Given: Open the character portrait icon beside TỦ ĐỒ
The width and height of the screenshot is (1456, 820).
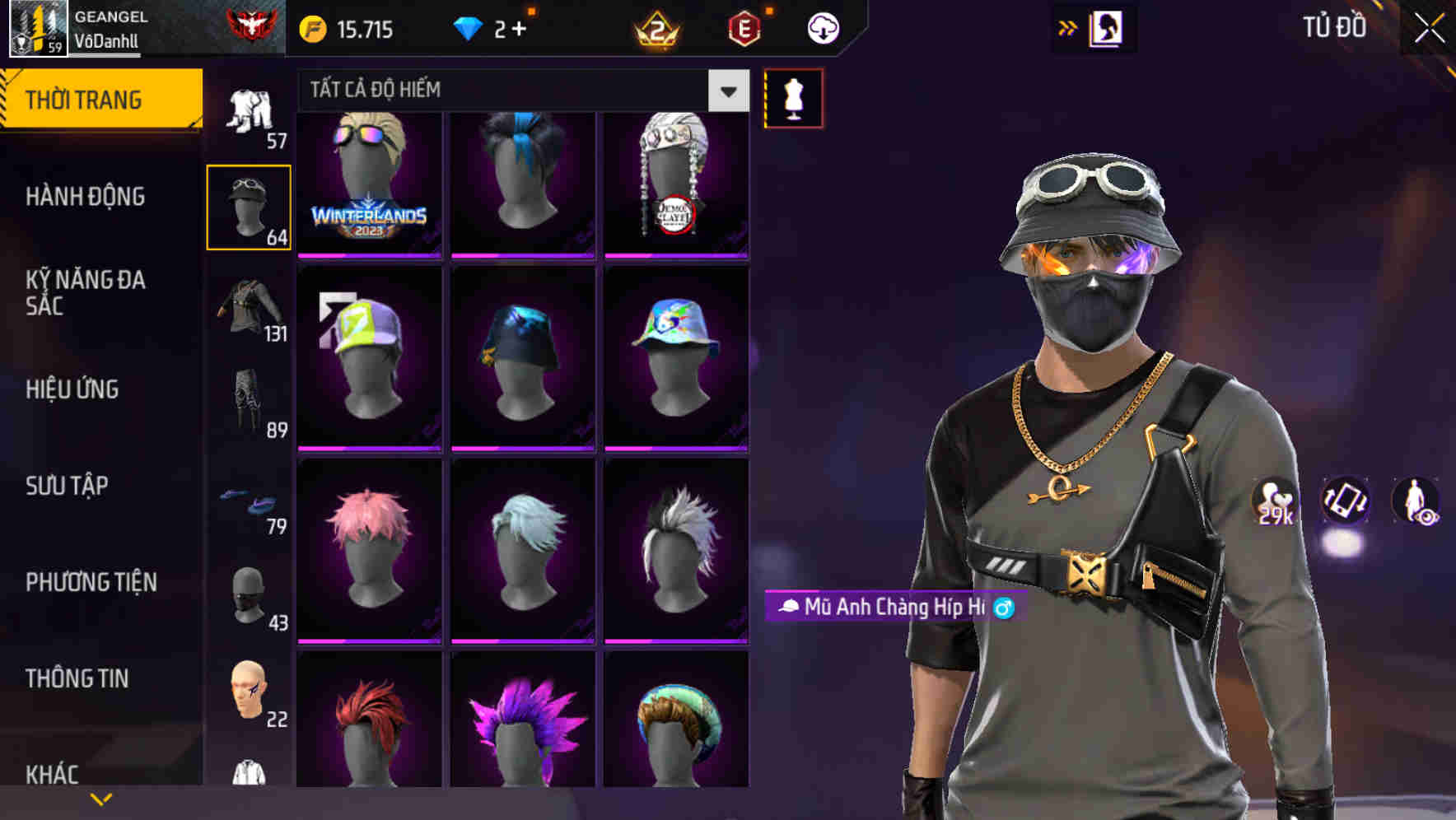Looking at the screenshot, I should pyautogui.click(x=1105, y=26).
